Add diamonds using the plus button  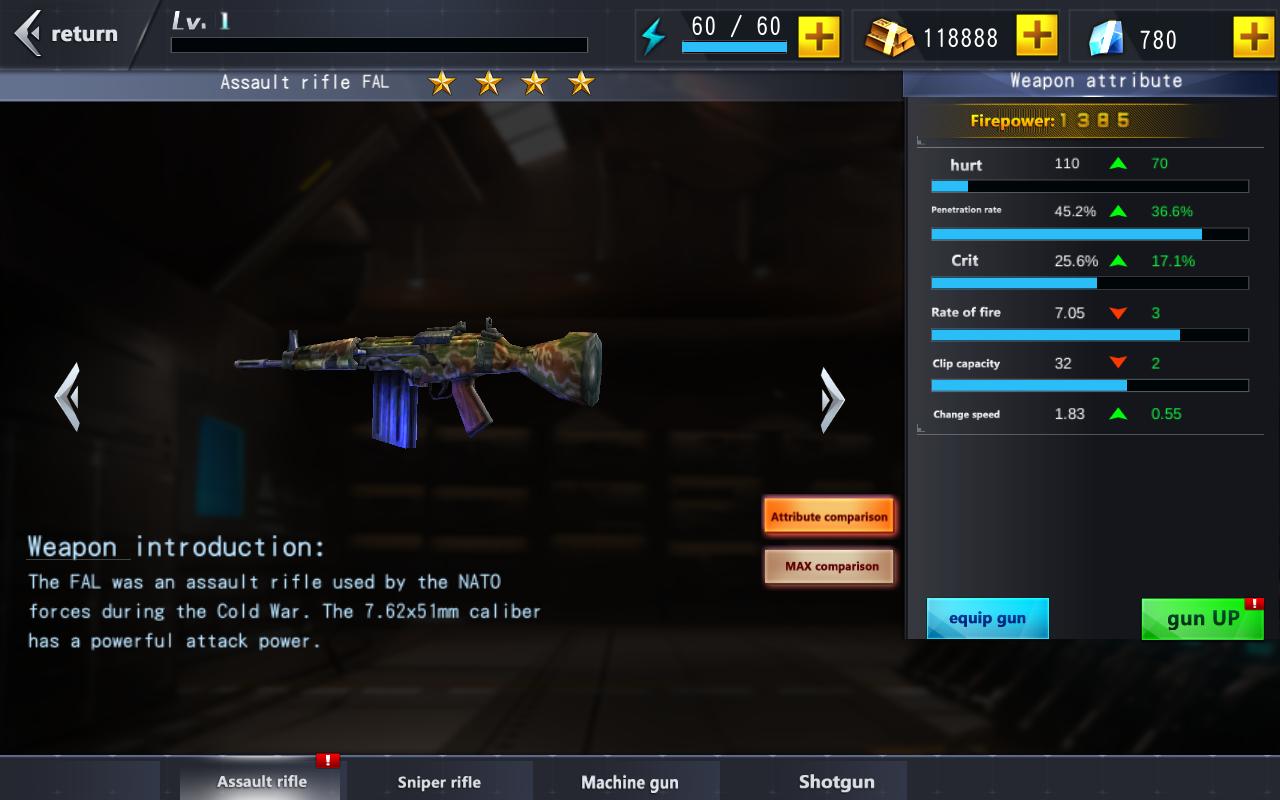pyautogui.click(x=1253, y=37)
